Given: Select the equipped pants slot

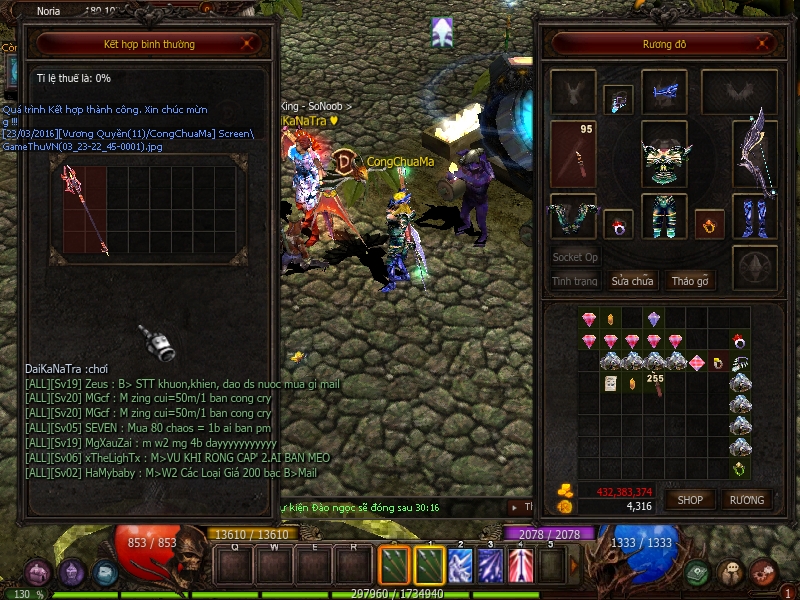Looking at the screenshot, I should point(664,216).
